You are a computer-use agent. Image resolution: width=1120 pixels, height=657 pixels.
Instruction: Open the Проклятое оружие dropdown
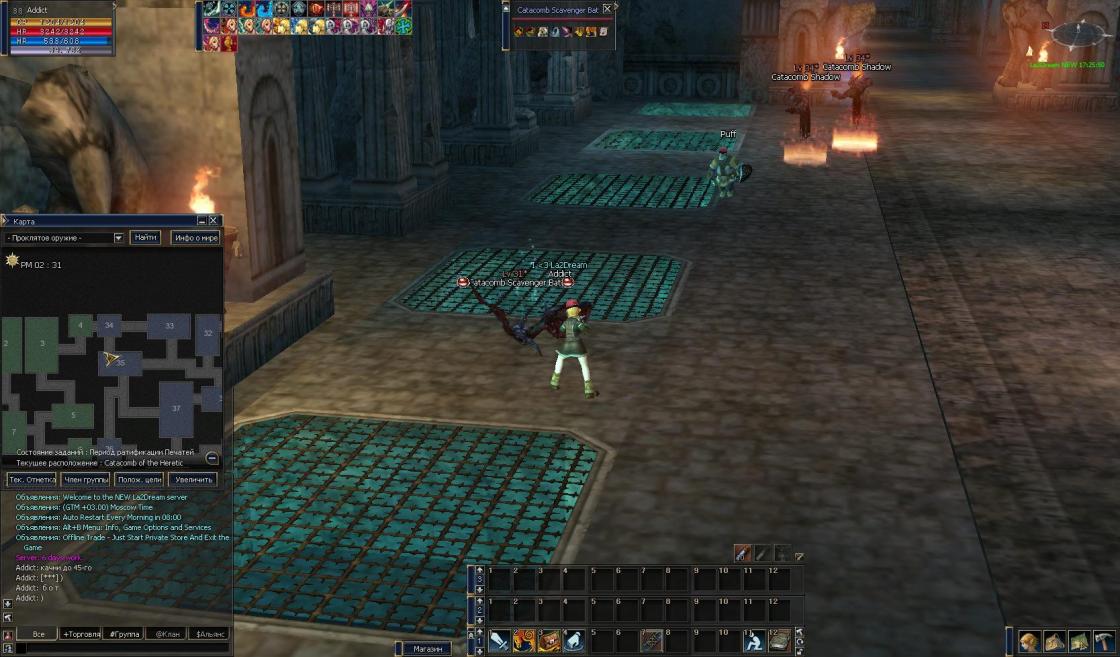tap(118, 238)
